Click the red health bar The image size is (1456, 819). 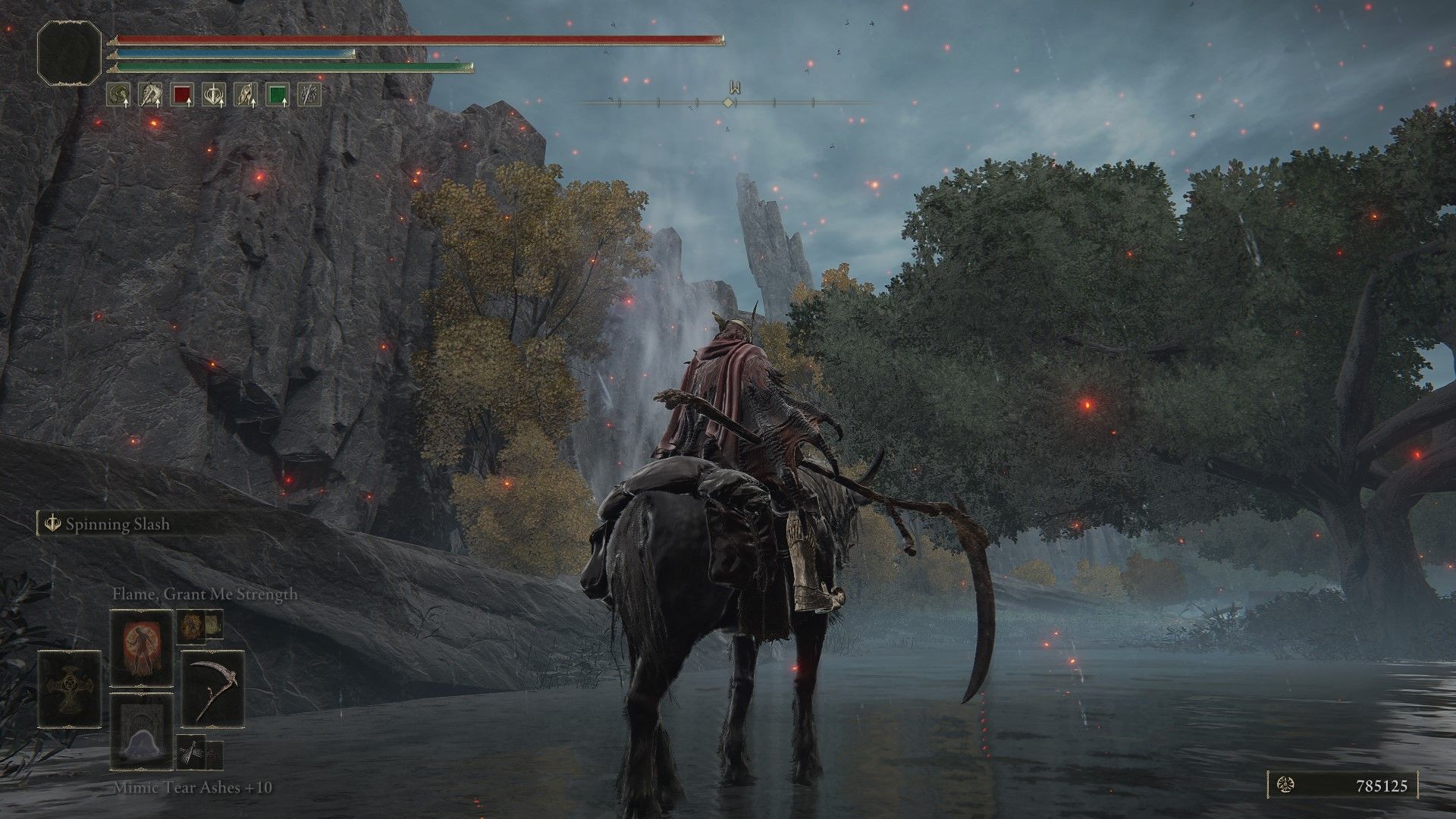[417, 36]
